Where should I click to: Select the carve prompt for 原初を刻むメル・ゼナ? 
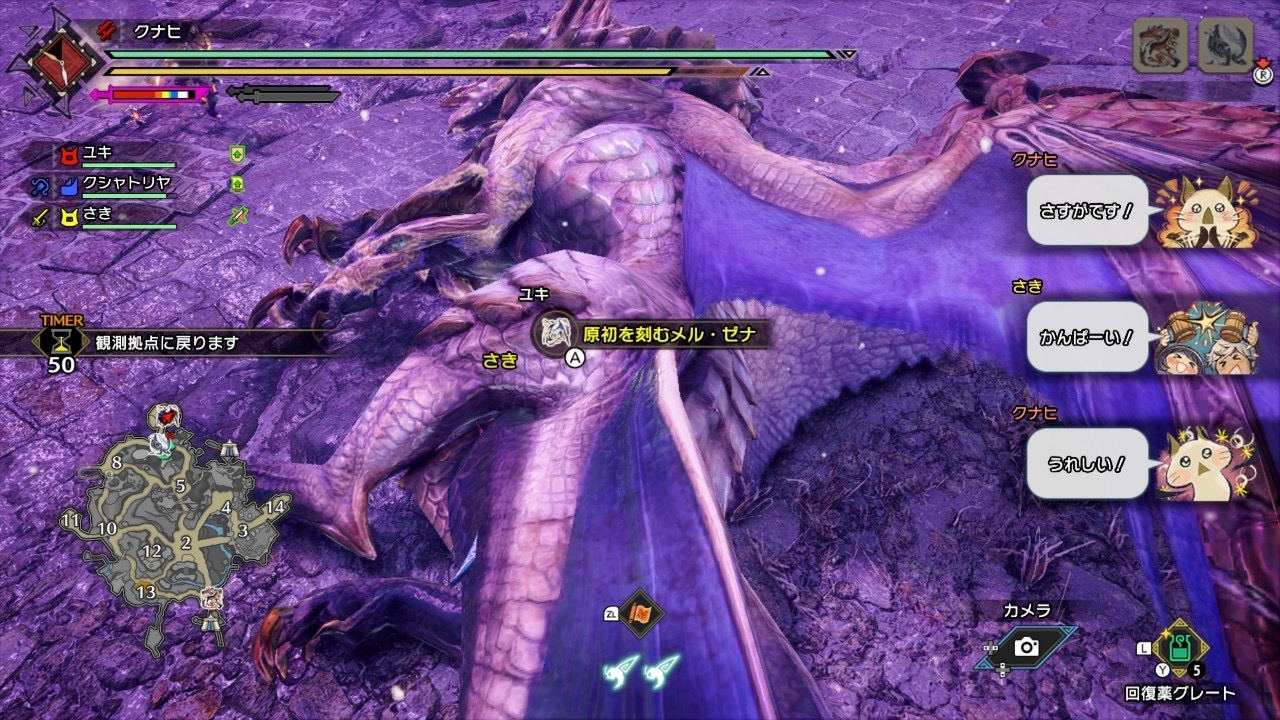pos(652,334)
